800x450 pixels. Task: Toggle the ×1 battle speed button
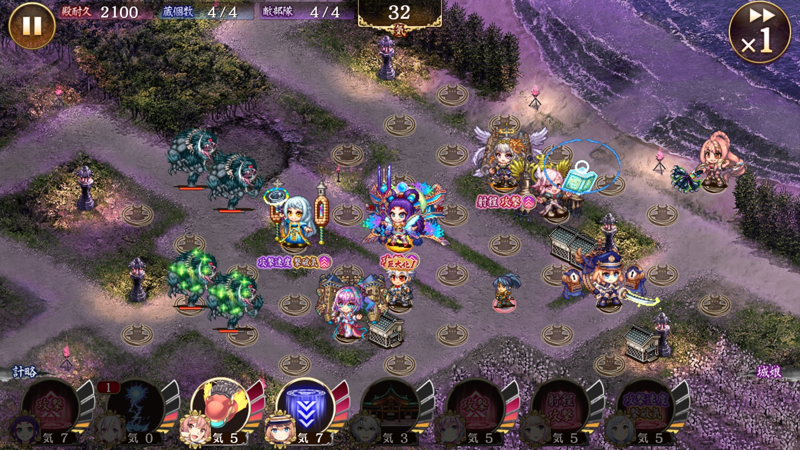(x=760, y=31)
